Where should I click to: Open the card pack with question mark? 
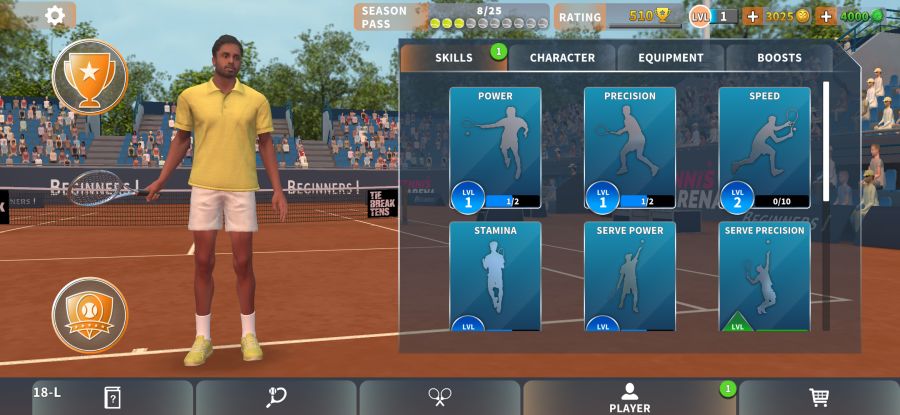[112, 397]
